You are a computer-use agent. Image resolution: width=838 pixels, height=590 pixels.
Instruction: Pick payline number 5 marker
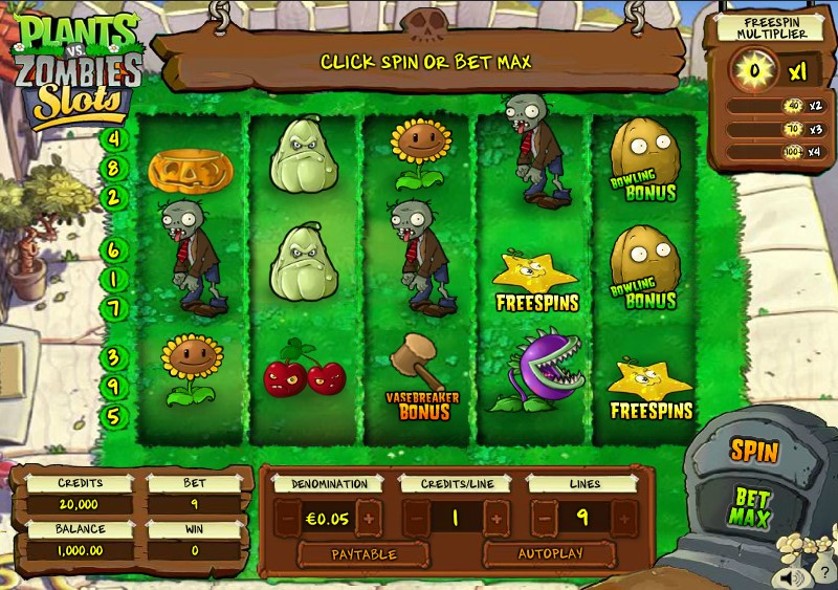click(x=114, y=416)
